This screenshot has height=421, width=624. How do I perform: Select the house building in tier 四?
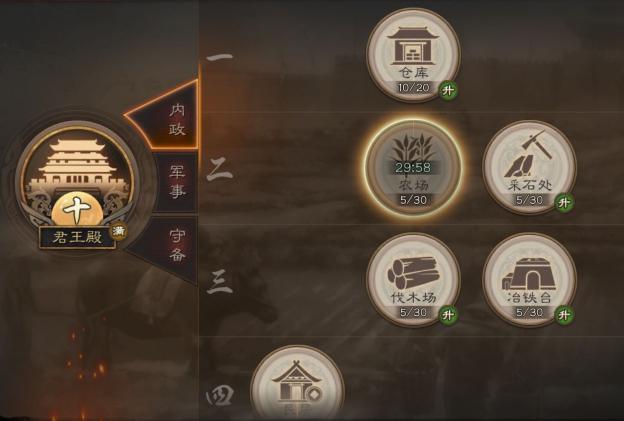pos(296,387)
